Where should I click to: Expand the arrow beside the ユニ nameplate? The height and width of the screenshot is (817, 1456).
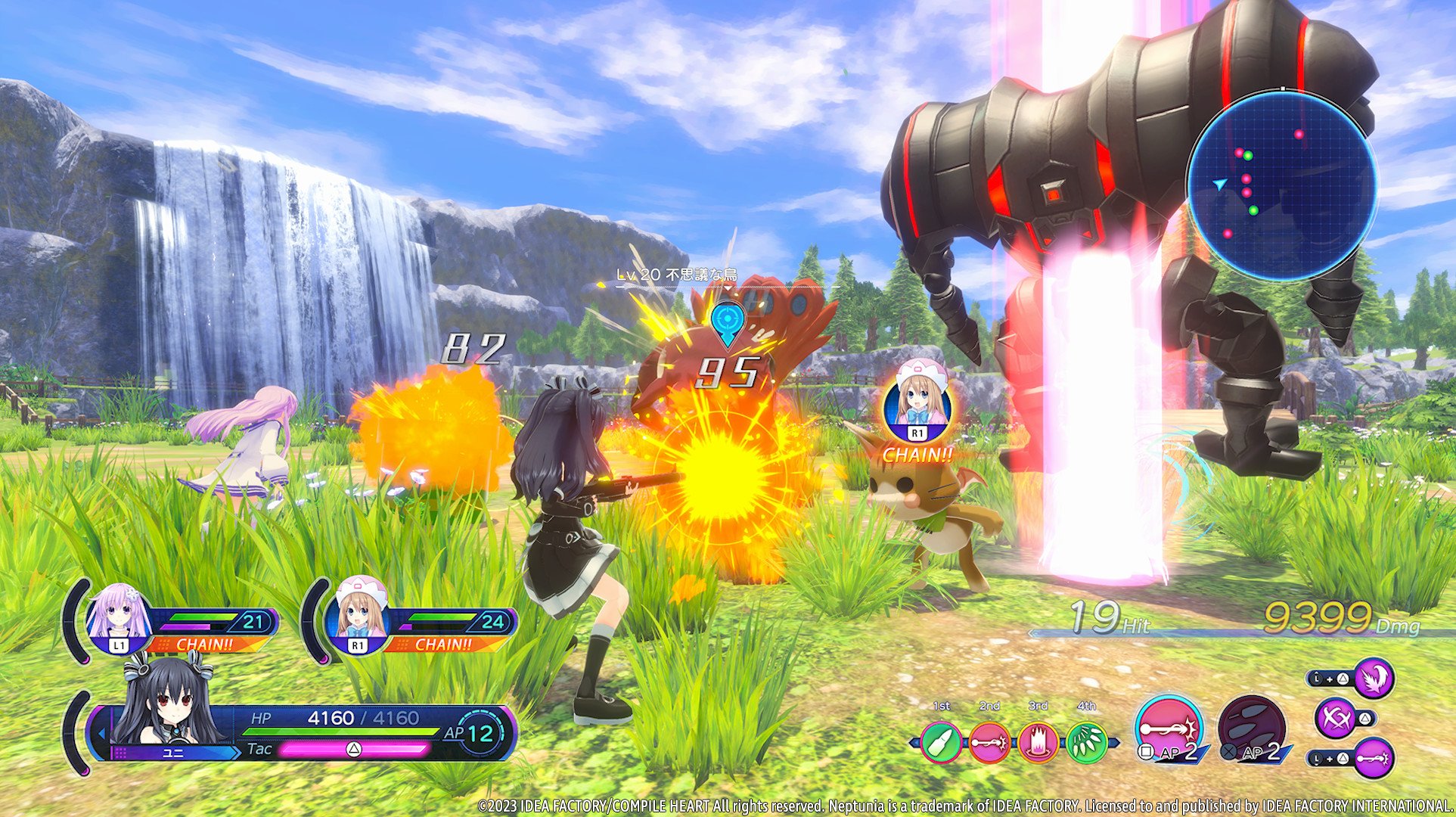point(237,751)
